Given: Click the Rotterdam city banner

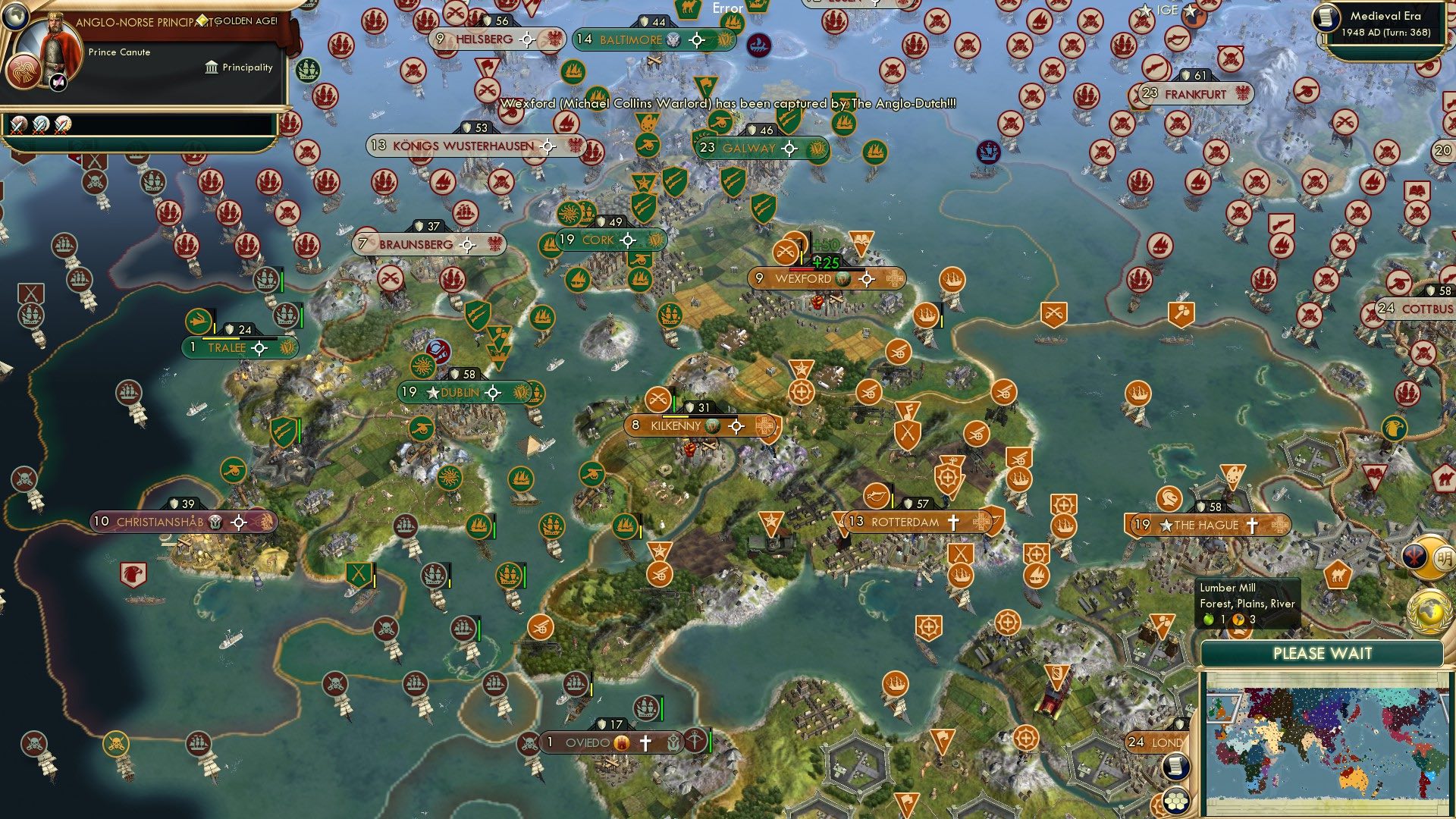Looking at the screenshot, I should click(x=907, y=521).
